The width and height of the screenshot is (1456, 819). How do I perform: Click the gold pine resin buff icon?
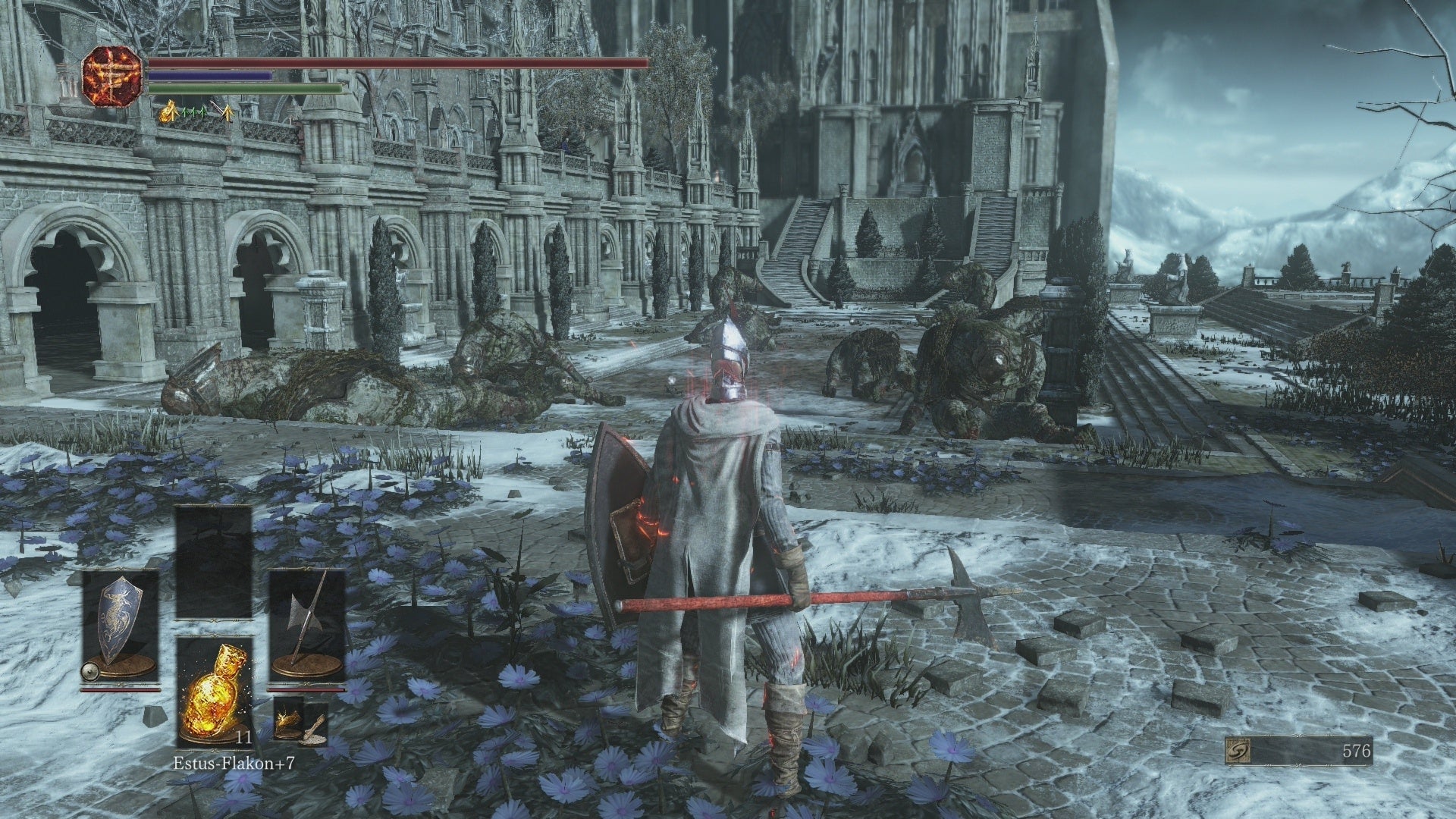pos(168,111)
